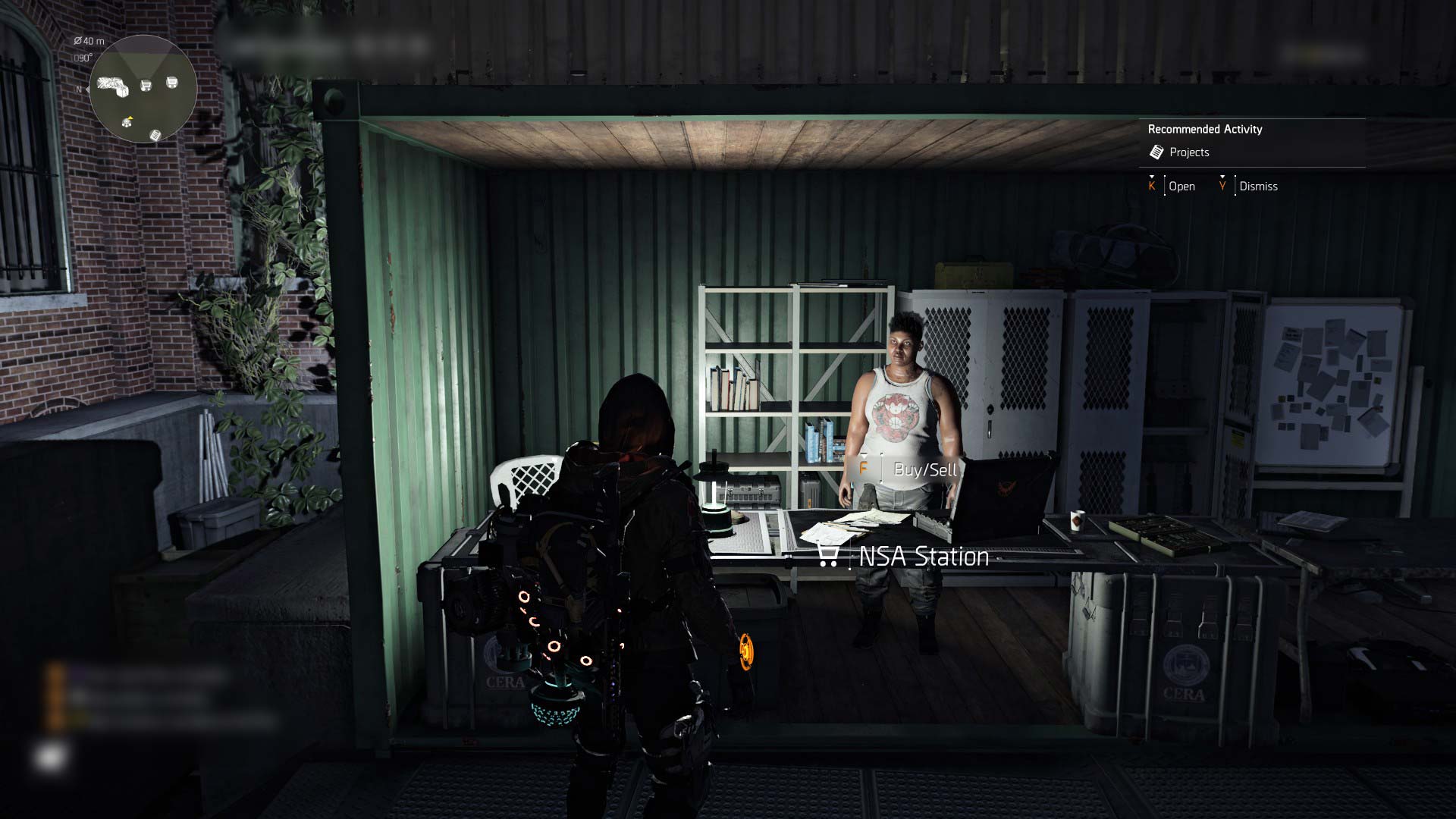1456x819 pixels.
Task: Click the K keybind icon next to Open
Action: (1151, 187)
